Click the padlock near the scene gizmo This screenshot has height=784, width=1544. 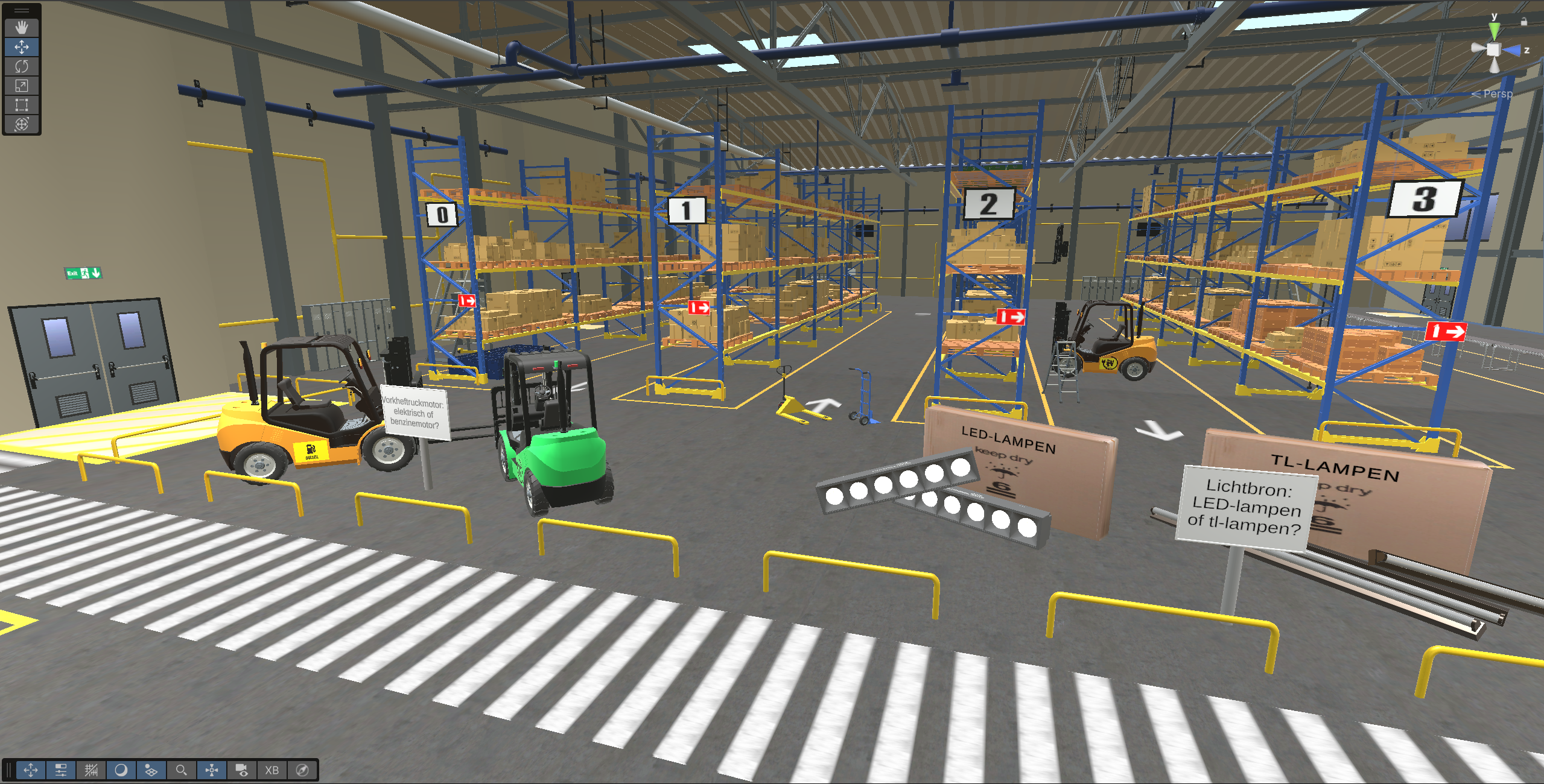[x=1525, y=22]
